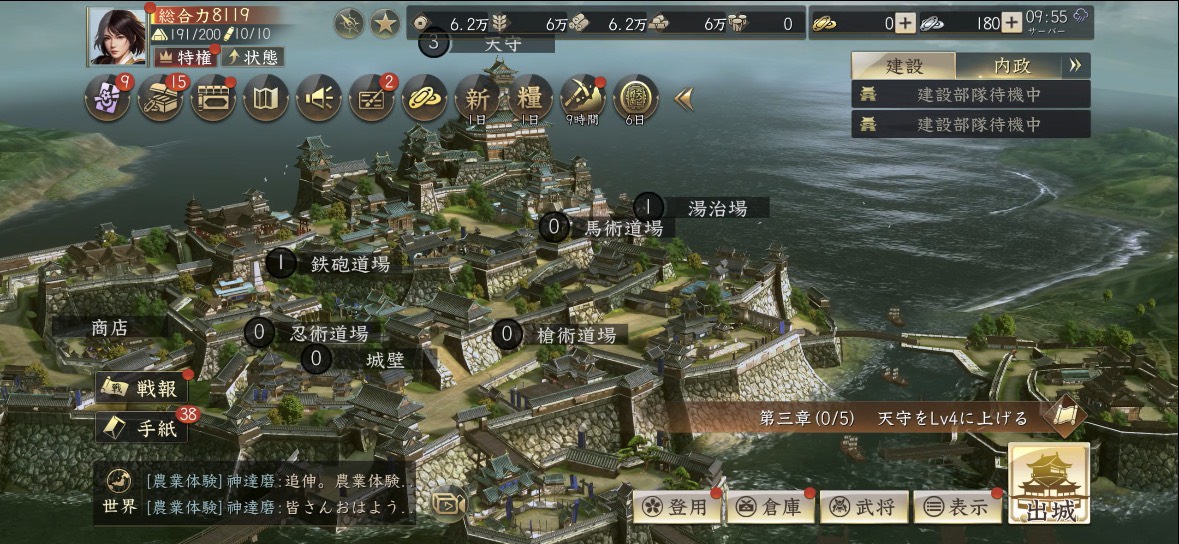View the 武将 generals list
Viewport: 1179px width, 544px height.
coord(863,507)
